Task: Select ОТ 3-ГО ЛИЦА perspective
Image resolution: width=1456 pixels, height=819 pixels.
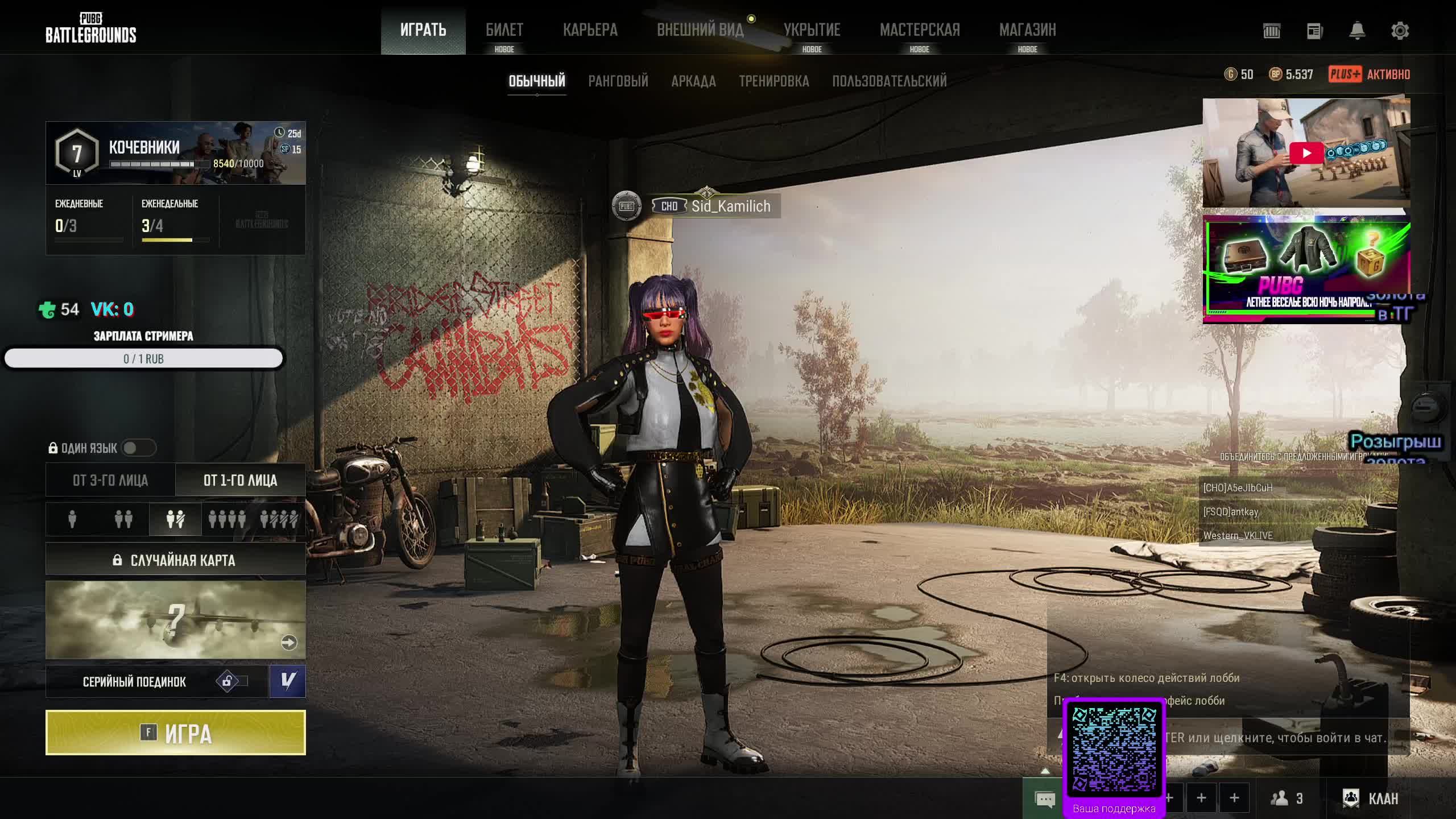Action: 110,481
